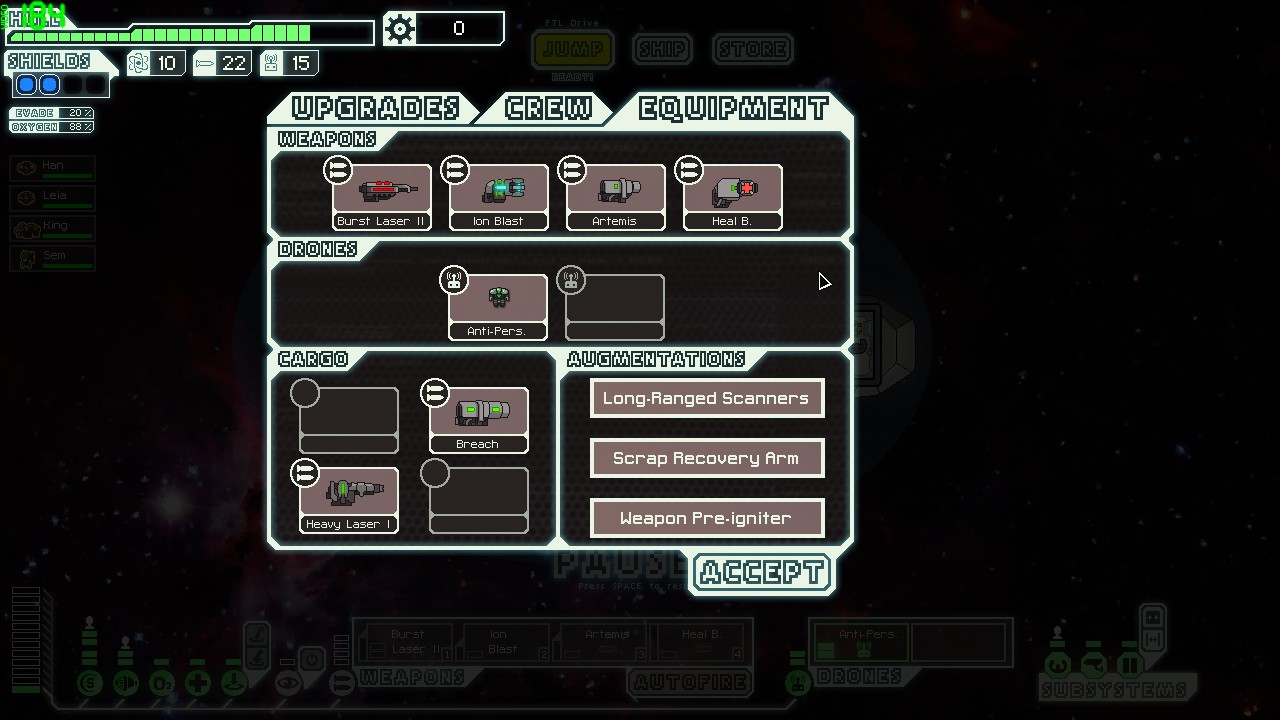Select the Equipment tab
This screenshot has height=720, width=1280.
(733, 108)
